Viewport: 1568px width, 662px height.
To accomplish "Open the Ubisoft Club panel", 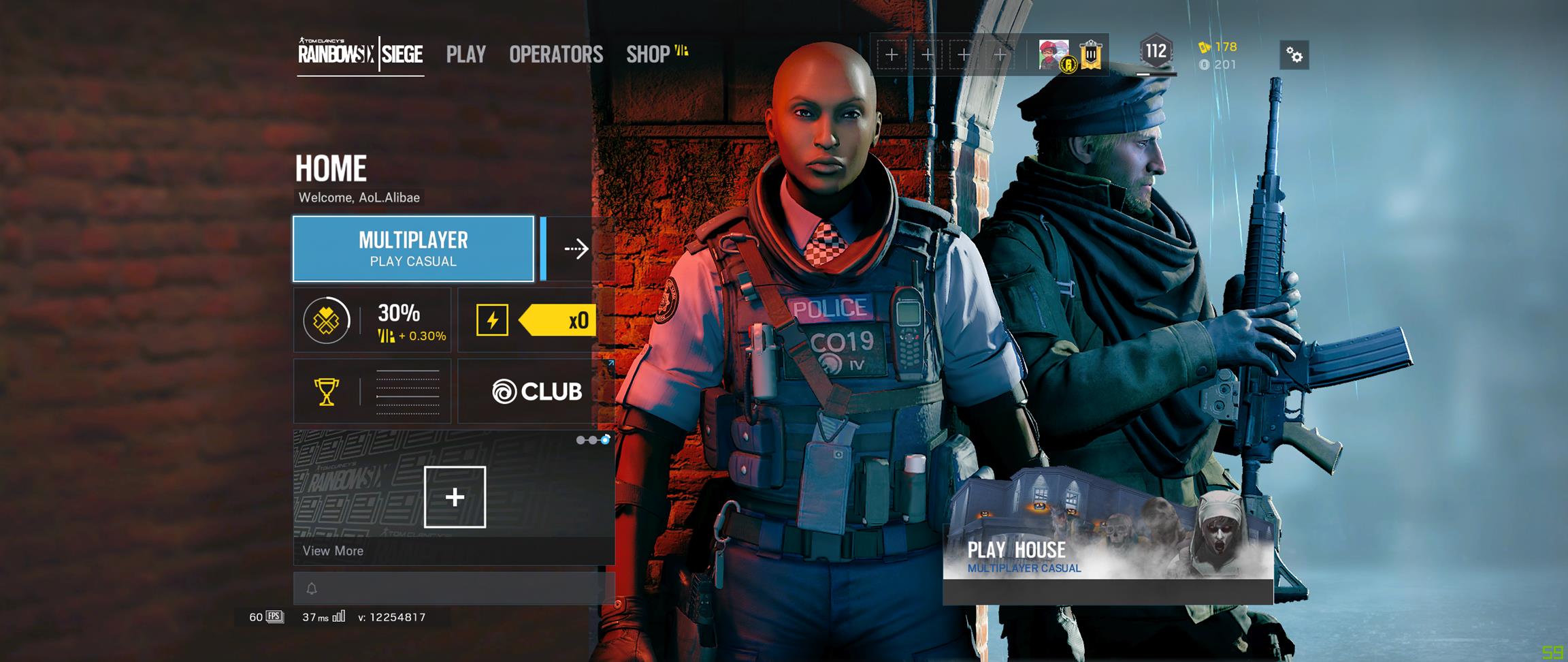I will [x=537, y=392].
